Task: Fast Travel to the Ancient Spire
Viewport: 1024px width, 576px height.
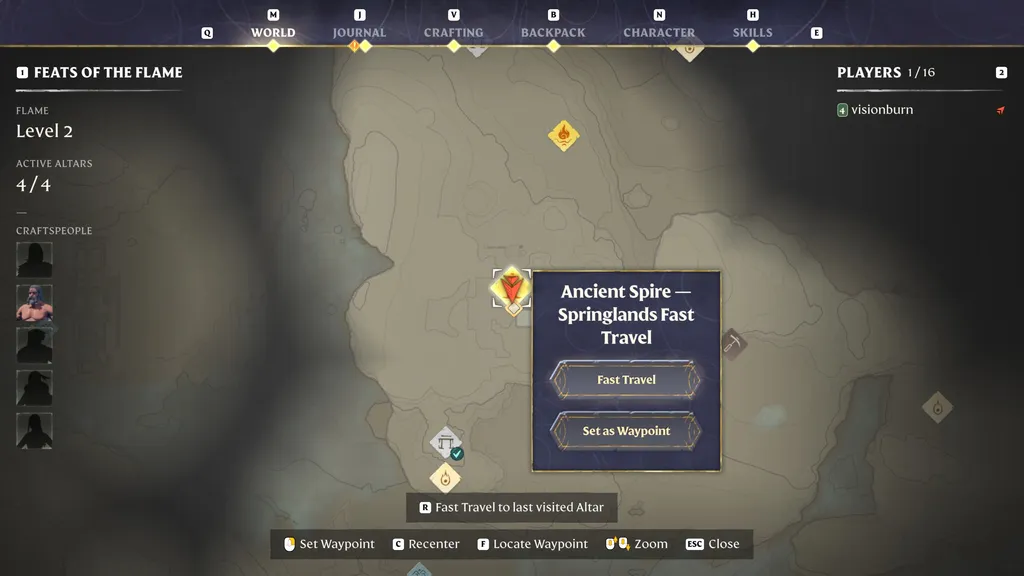Action: click(x=626, y=380)
